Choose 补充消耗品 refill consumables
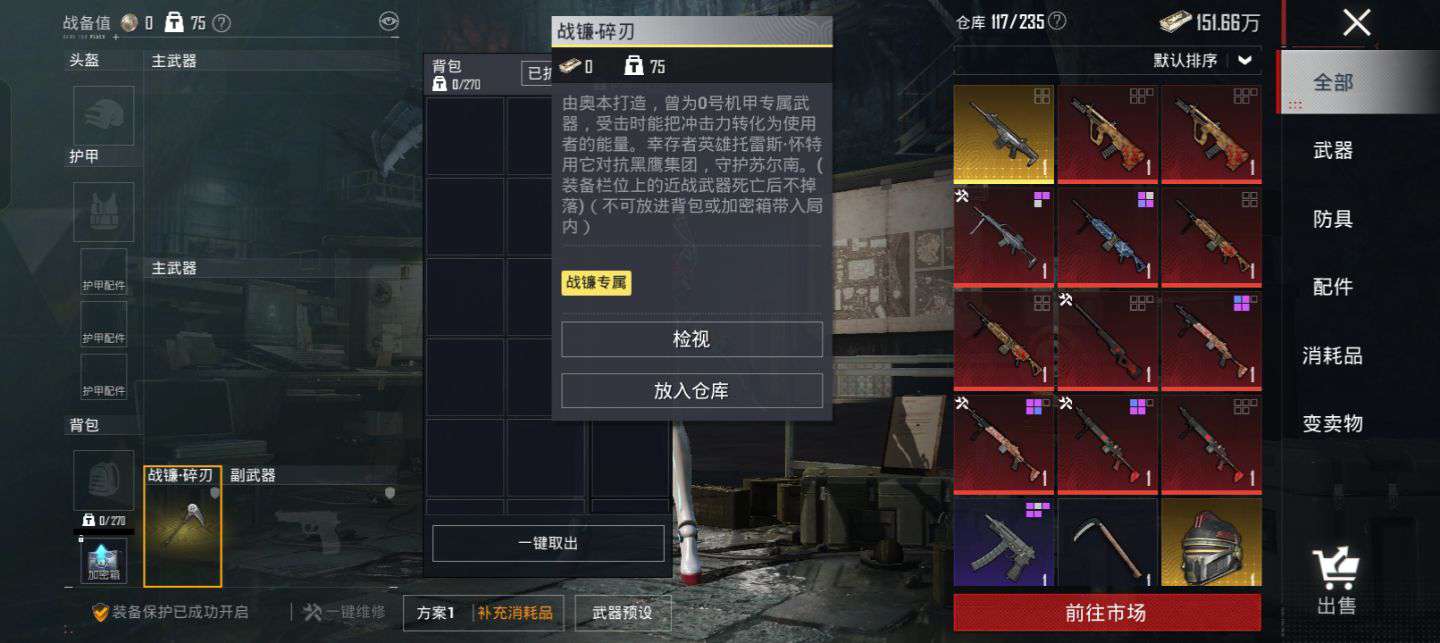 (514, 613)
